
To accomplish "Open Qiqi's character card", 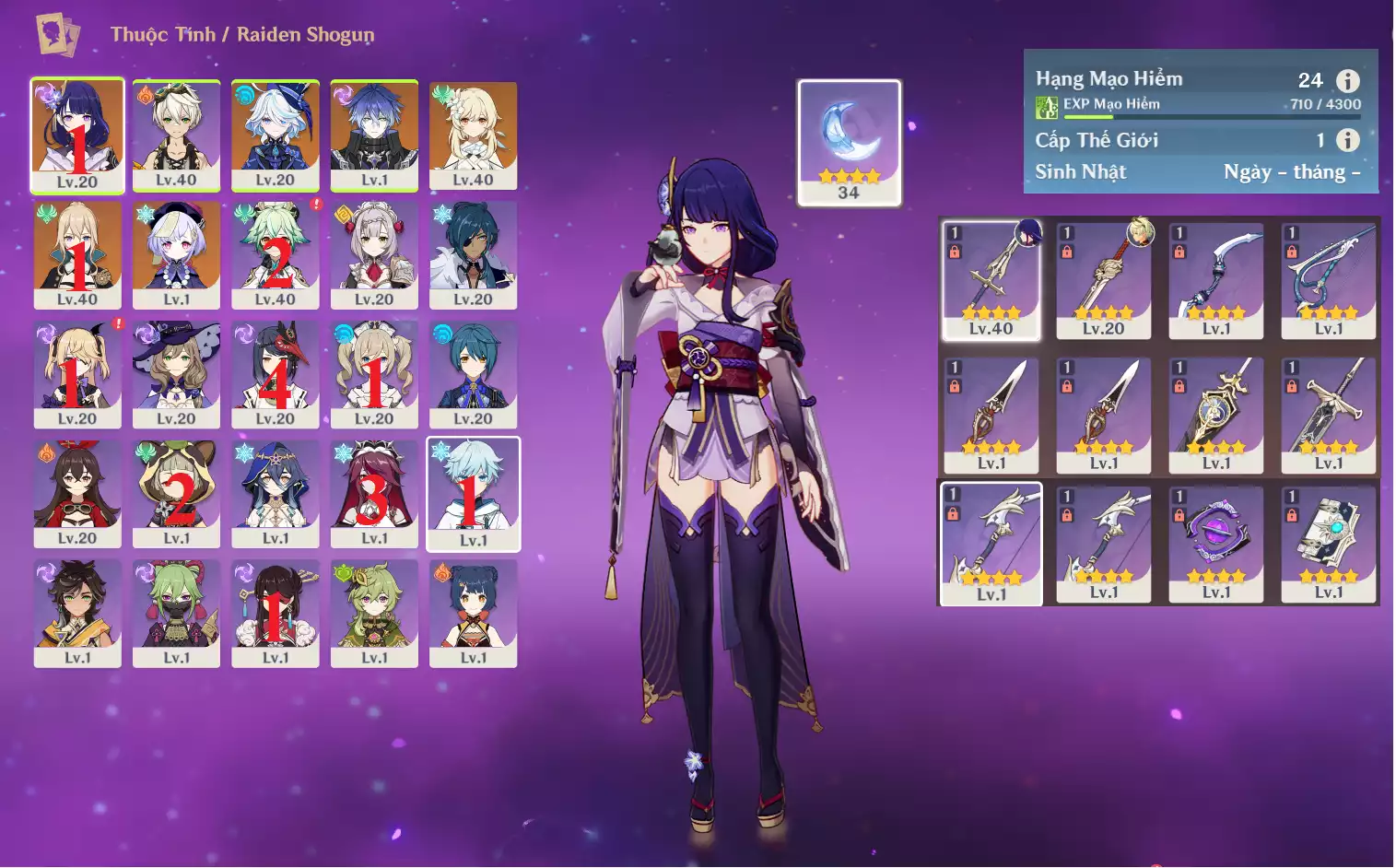I will pyautogui.click(x=176, y=254).
